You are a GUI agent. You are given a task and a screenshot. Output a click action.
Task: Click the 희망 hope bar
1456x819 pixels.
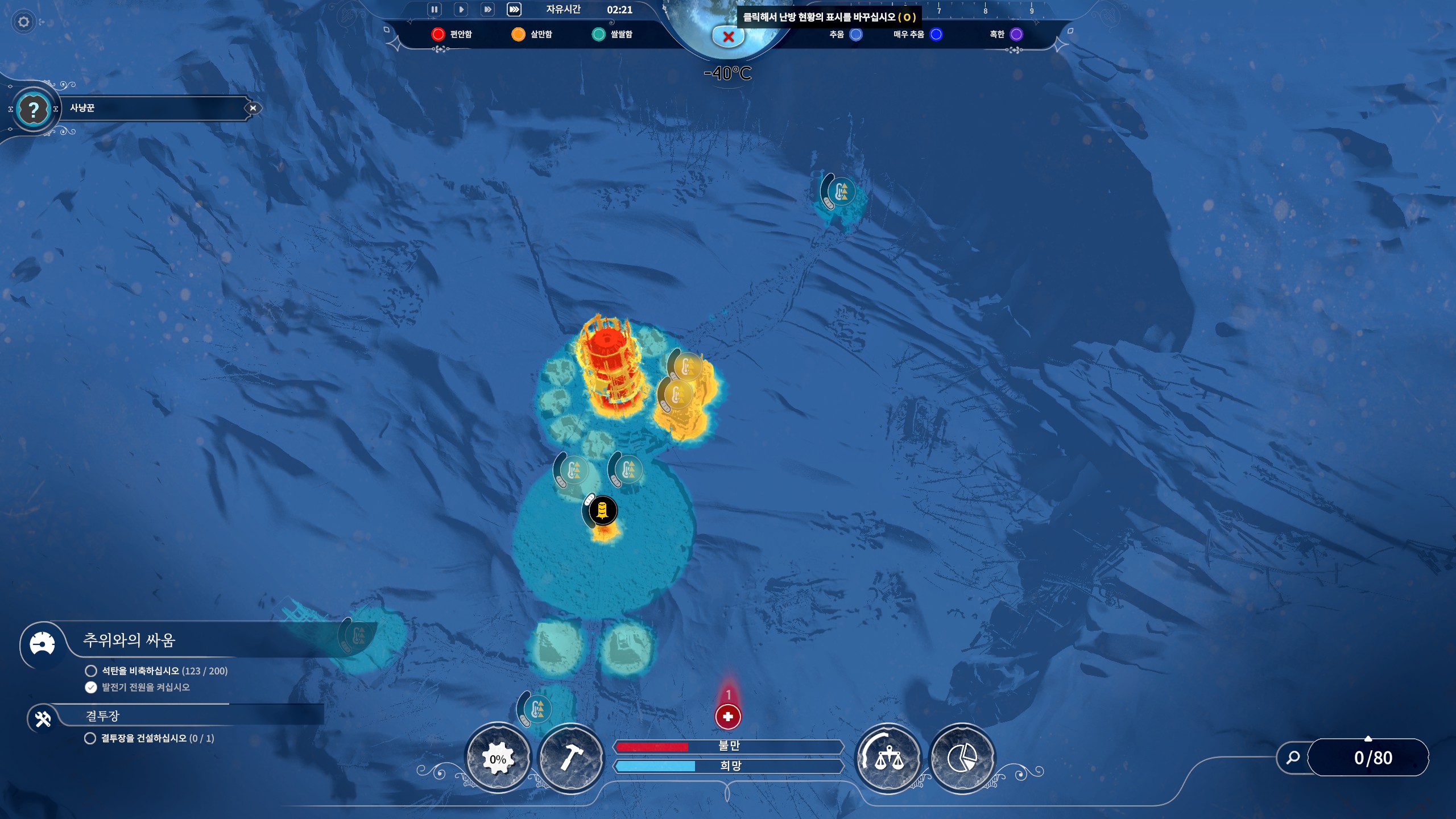point(729,766)
